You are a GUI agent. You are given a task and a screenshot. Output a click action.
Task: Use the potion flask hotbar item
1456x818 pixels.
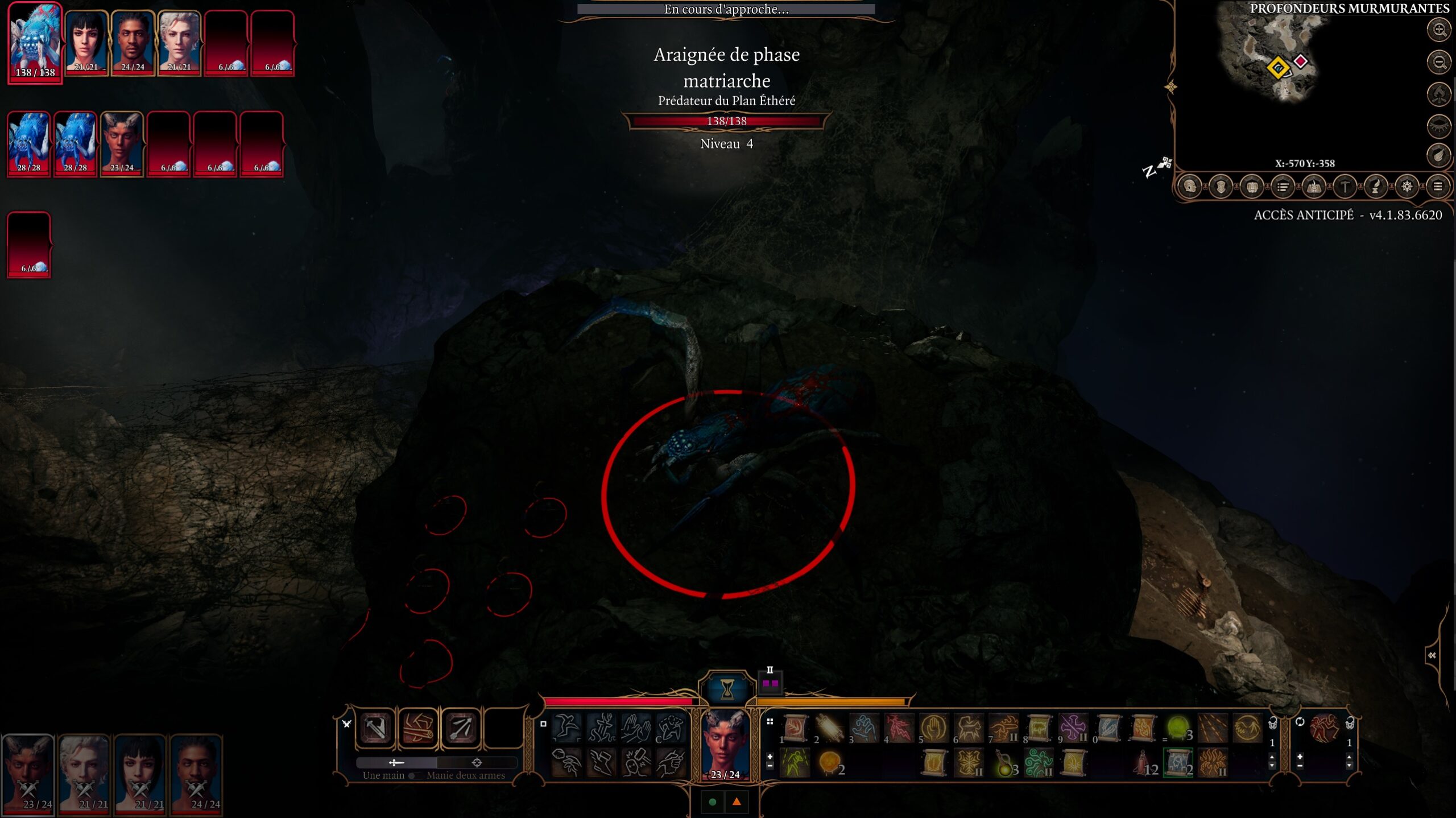click(1003, 763)
